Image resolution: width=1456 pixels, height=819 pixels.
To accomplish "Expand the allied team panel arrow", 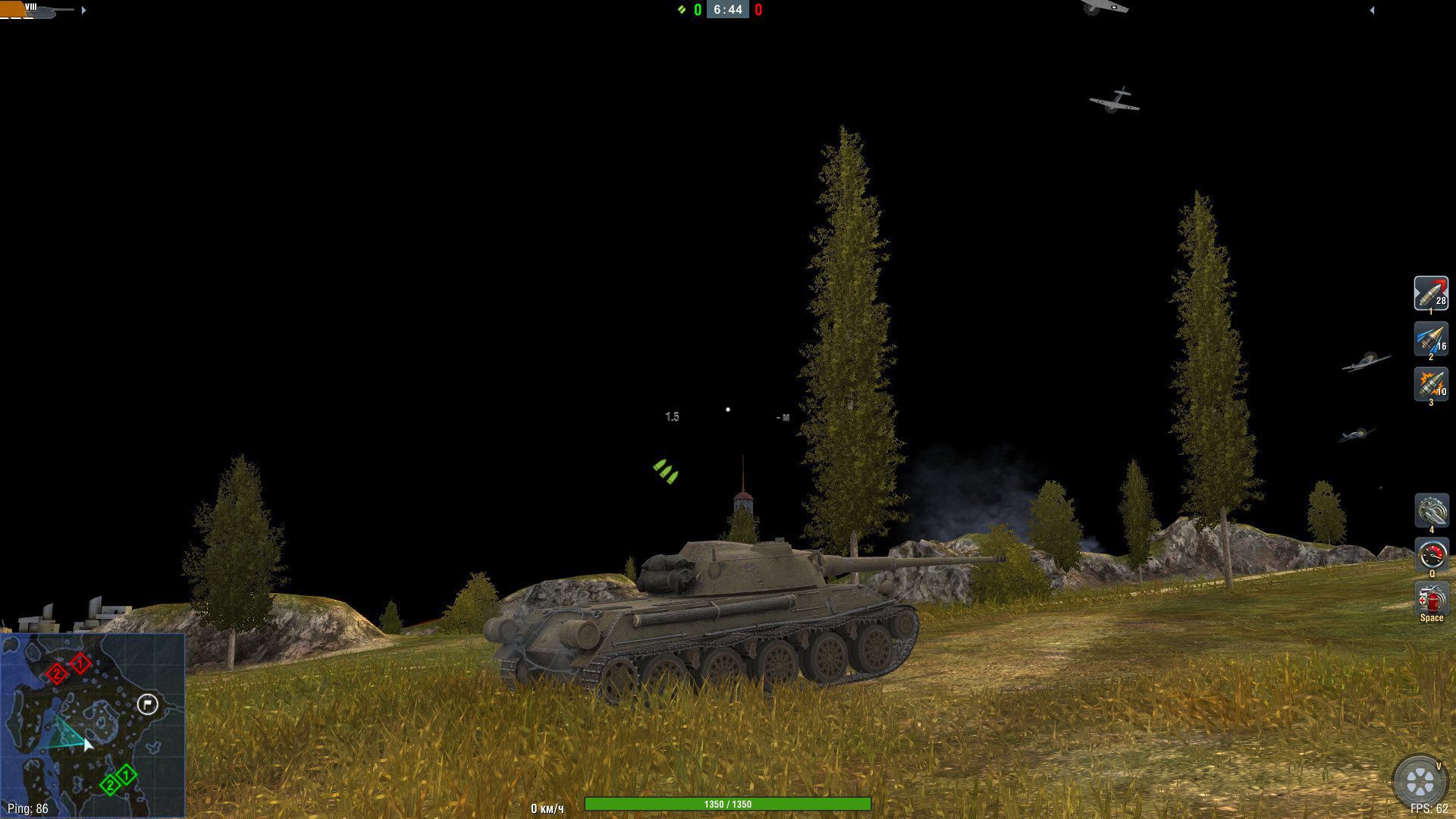I will [x=83, y=11].
